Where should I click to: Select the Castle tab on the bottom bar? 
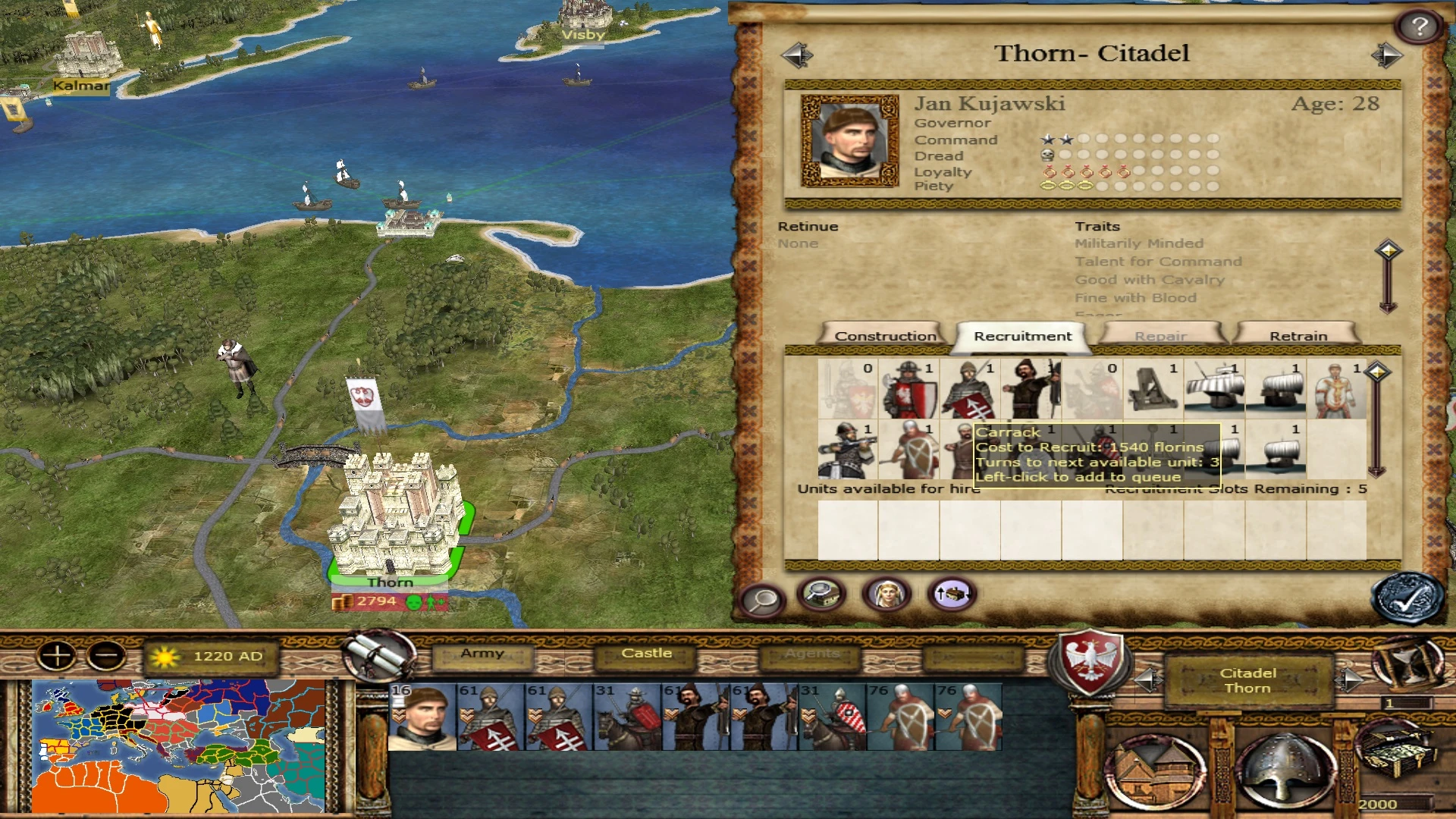coord(645,653)
